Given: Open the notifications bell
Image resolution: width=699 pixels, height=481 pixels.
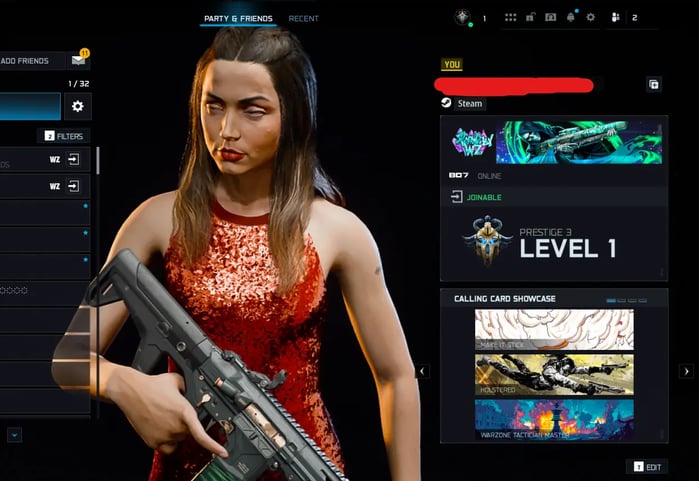Looking at the screenshot, I should (x=571, y=17).
